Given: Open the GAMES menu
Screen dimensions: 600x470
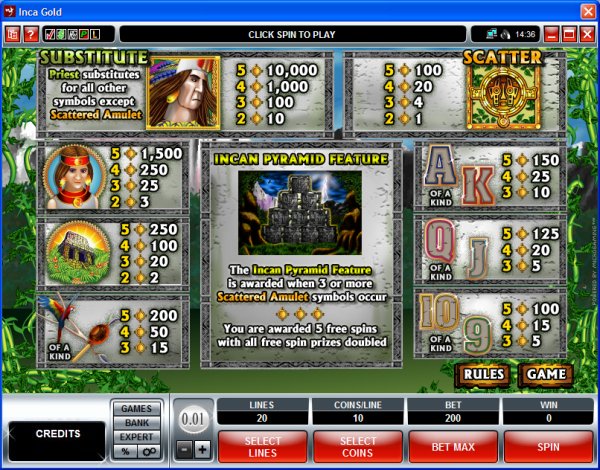Looking at the screenshot, I should 137,408.
